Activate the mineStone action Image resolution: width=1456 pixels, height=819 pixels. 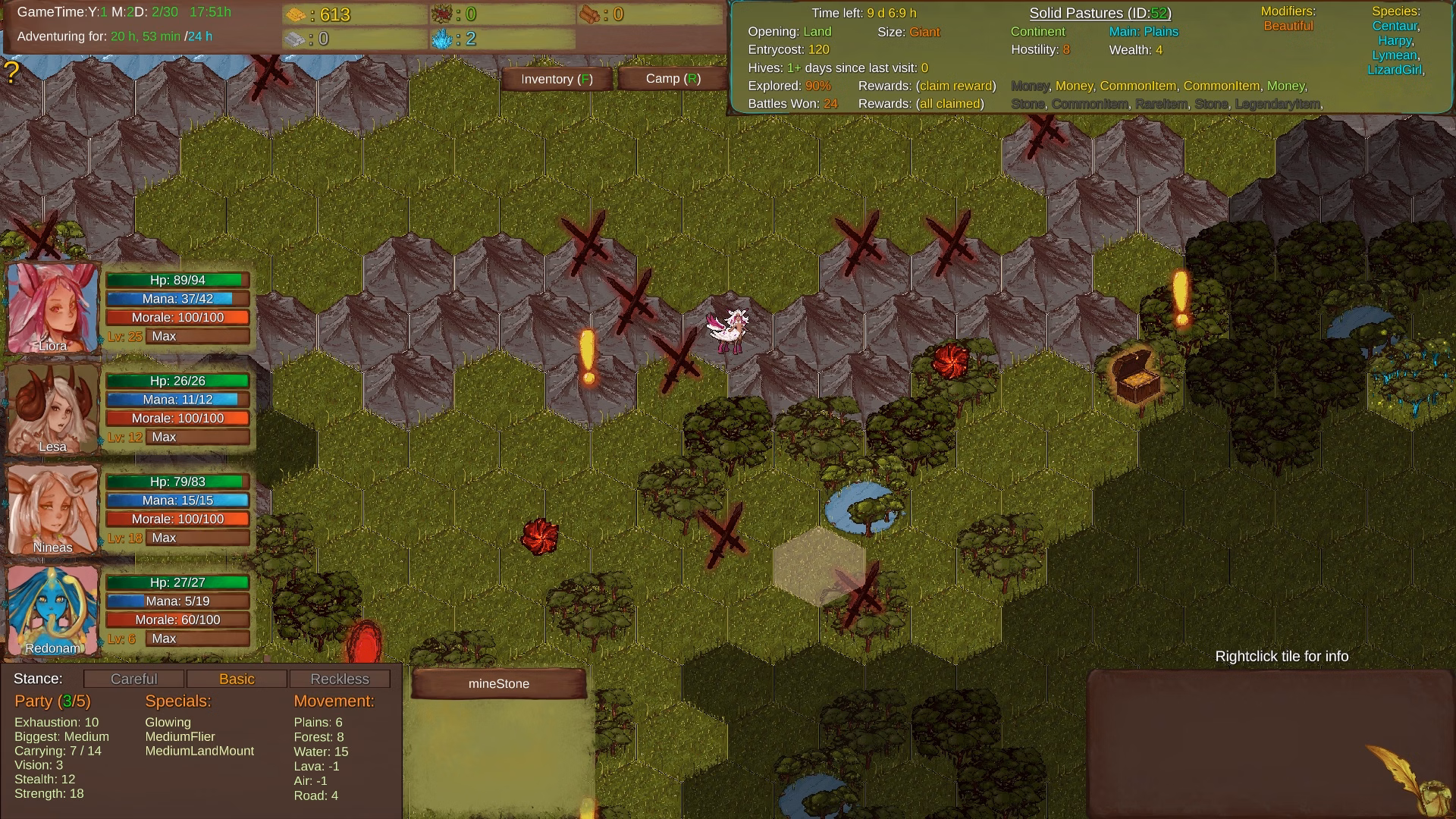point(499,683)
